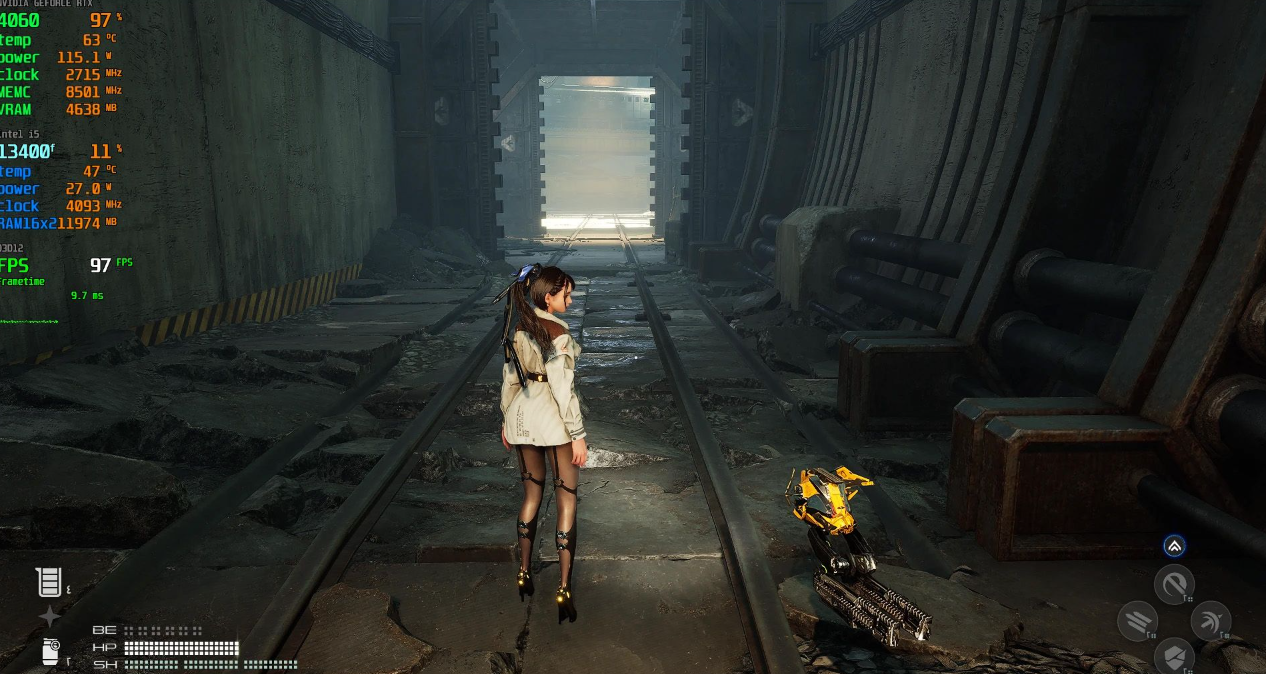Activate the double chevron up icon
Image resolution: width=1266 pixels, height=674 pixels.
pos(1174,546)
